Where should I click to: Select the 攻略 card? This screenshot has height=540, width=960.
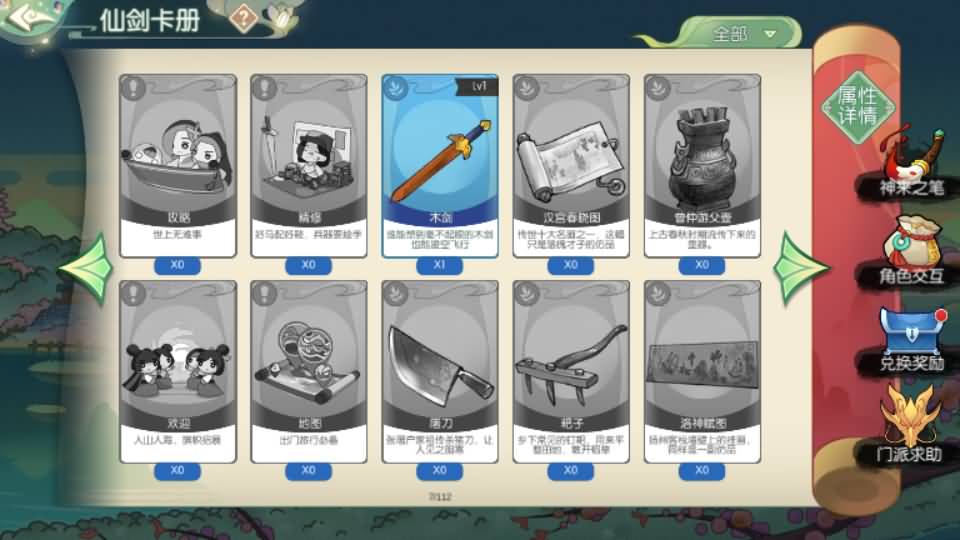[x=178, y=165]
